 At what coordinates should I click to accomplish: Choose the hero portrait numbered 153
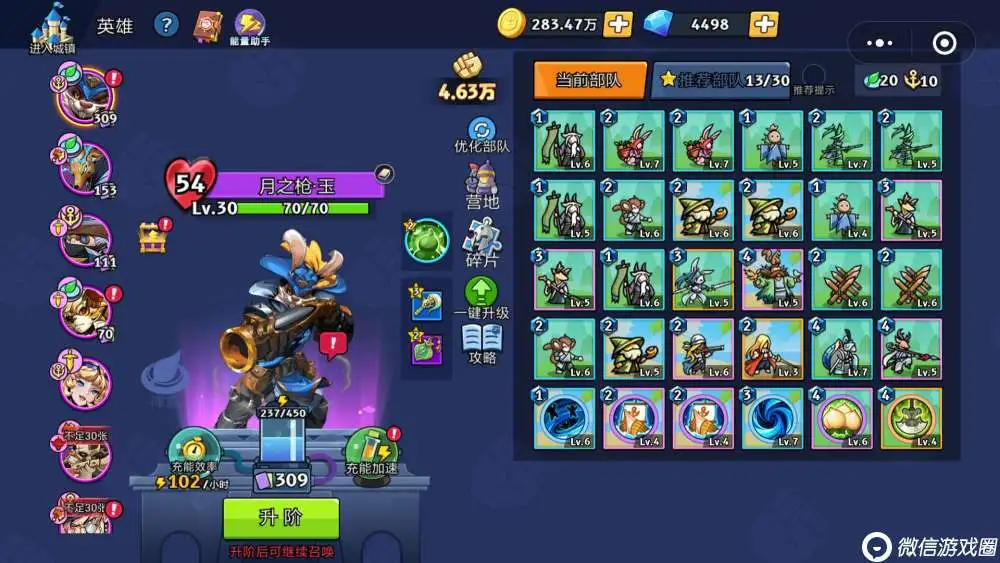[85, 166]
